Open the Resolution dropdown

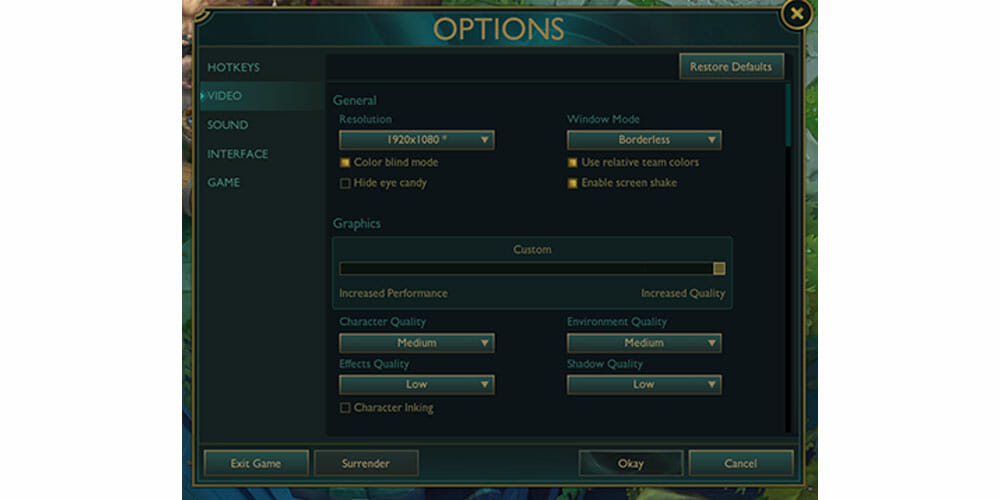pos(416,140)
